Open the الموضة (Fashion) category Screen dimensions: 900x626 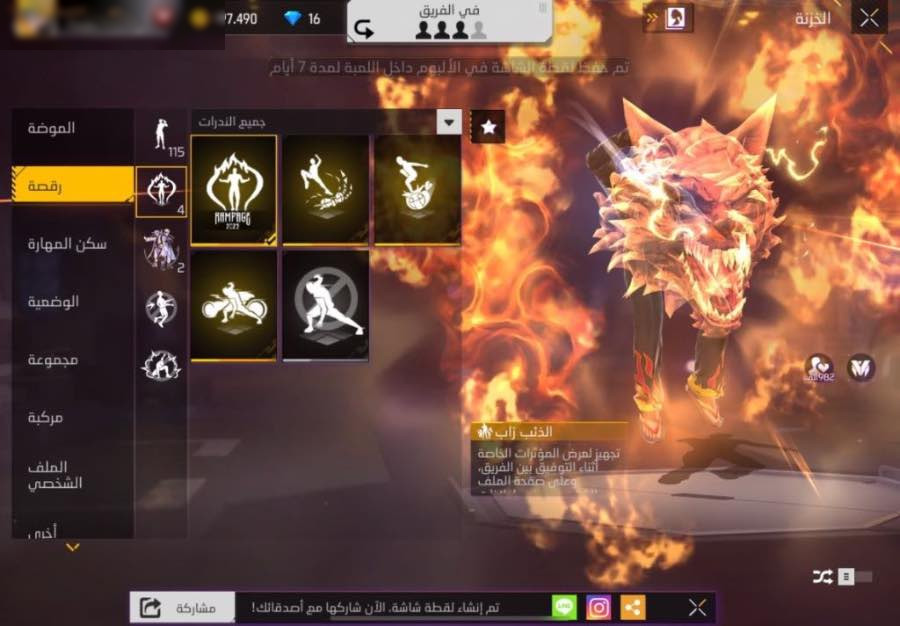[x=72, y=129]
